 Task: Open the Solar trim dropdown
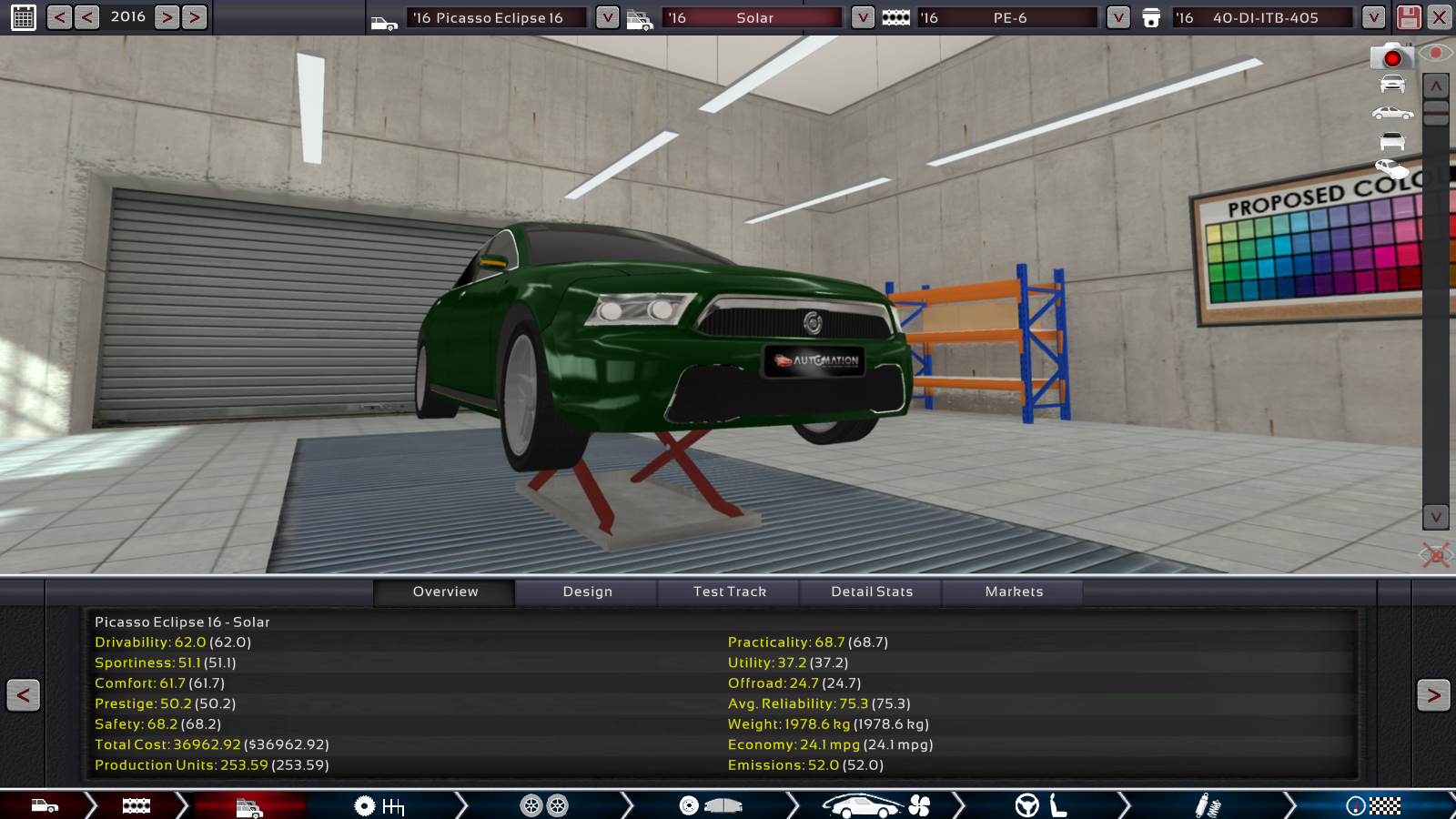pos(863,17)
